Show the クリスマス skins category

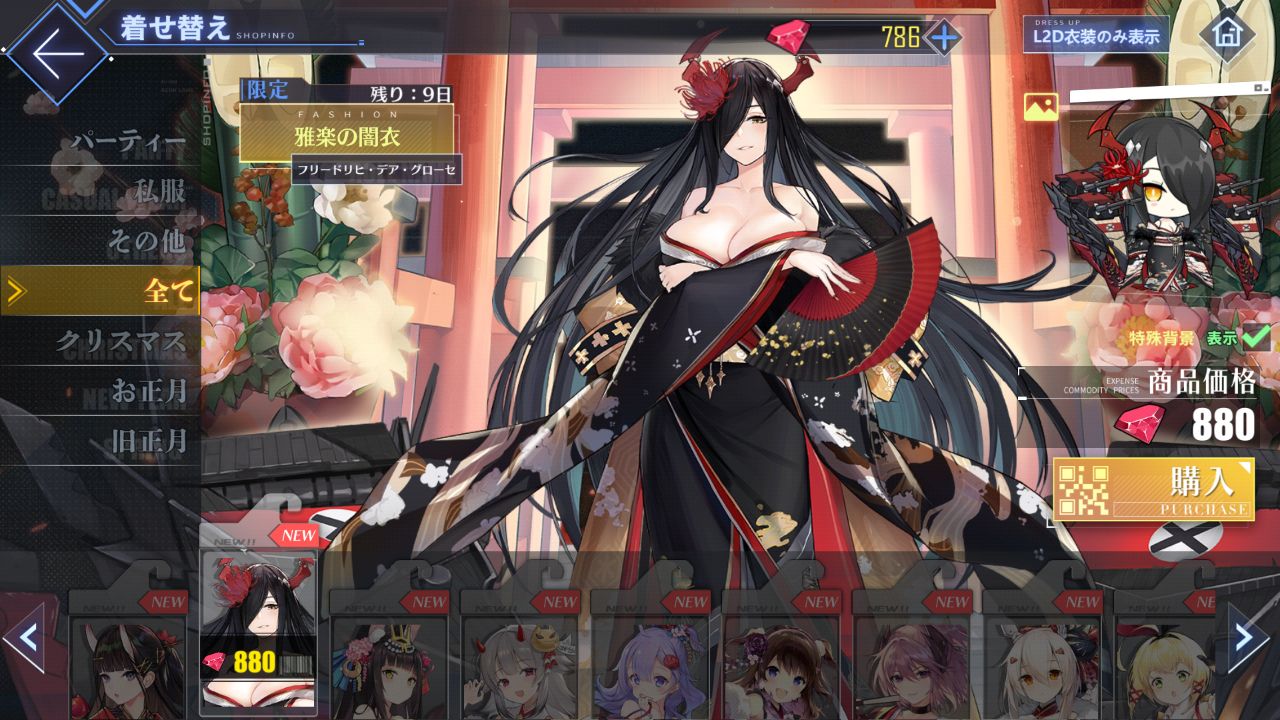tap(120, 342)
